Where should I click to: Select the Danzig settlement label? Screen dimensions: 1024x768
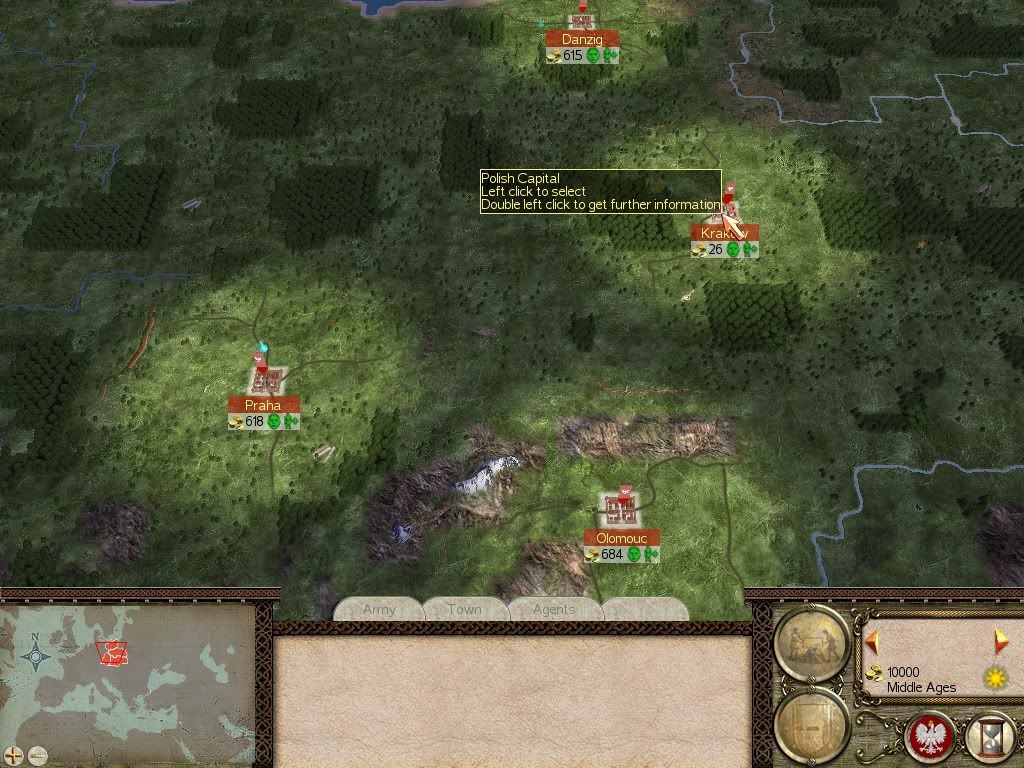(x=582, y=39)
